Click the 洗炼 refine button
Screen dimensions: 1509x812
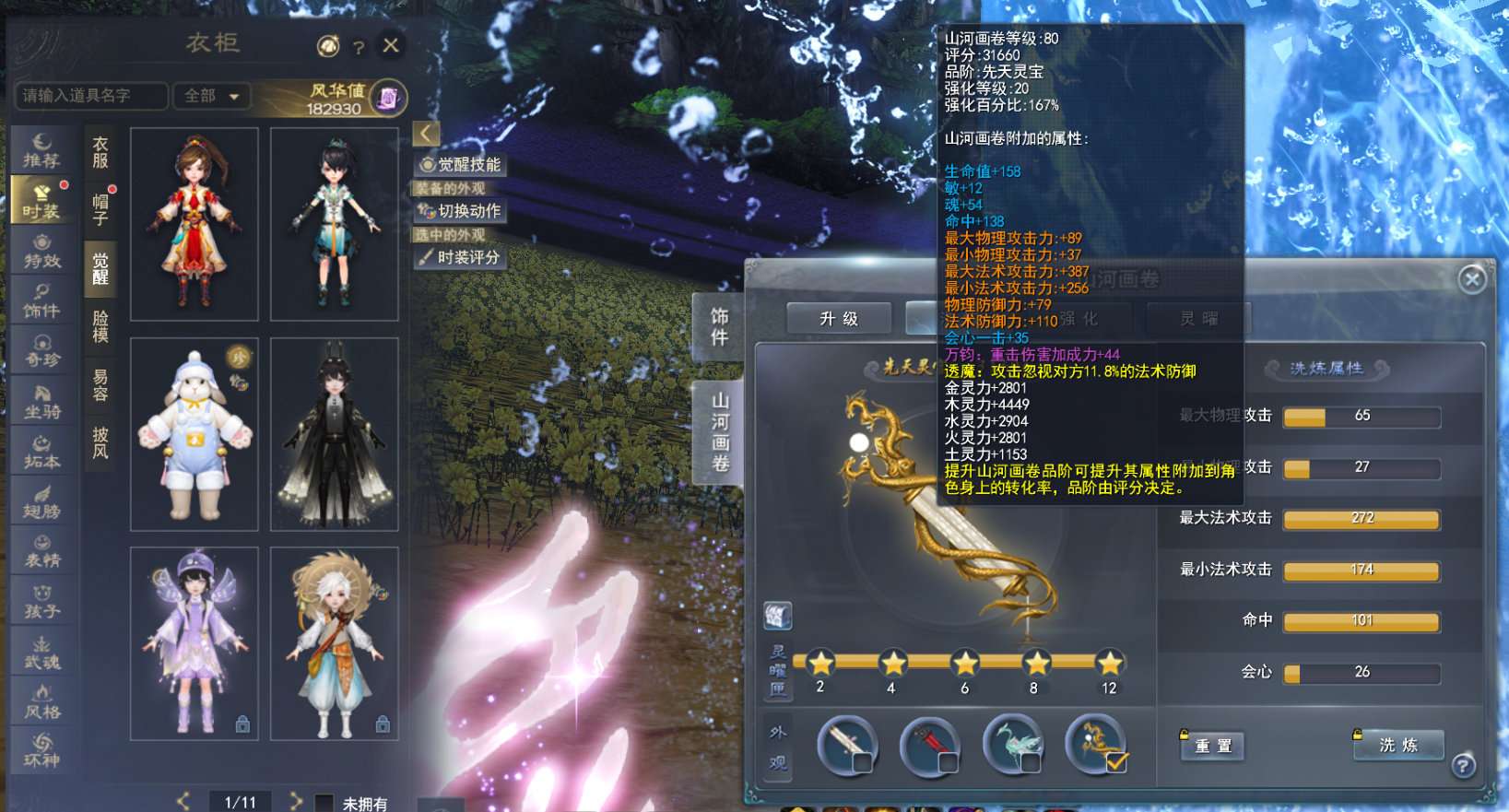point(1397,746)
